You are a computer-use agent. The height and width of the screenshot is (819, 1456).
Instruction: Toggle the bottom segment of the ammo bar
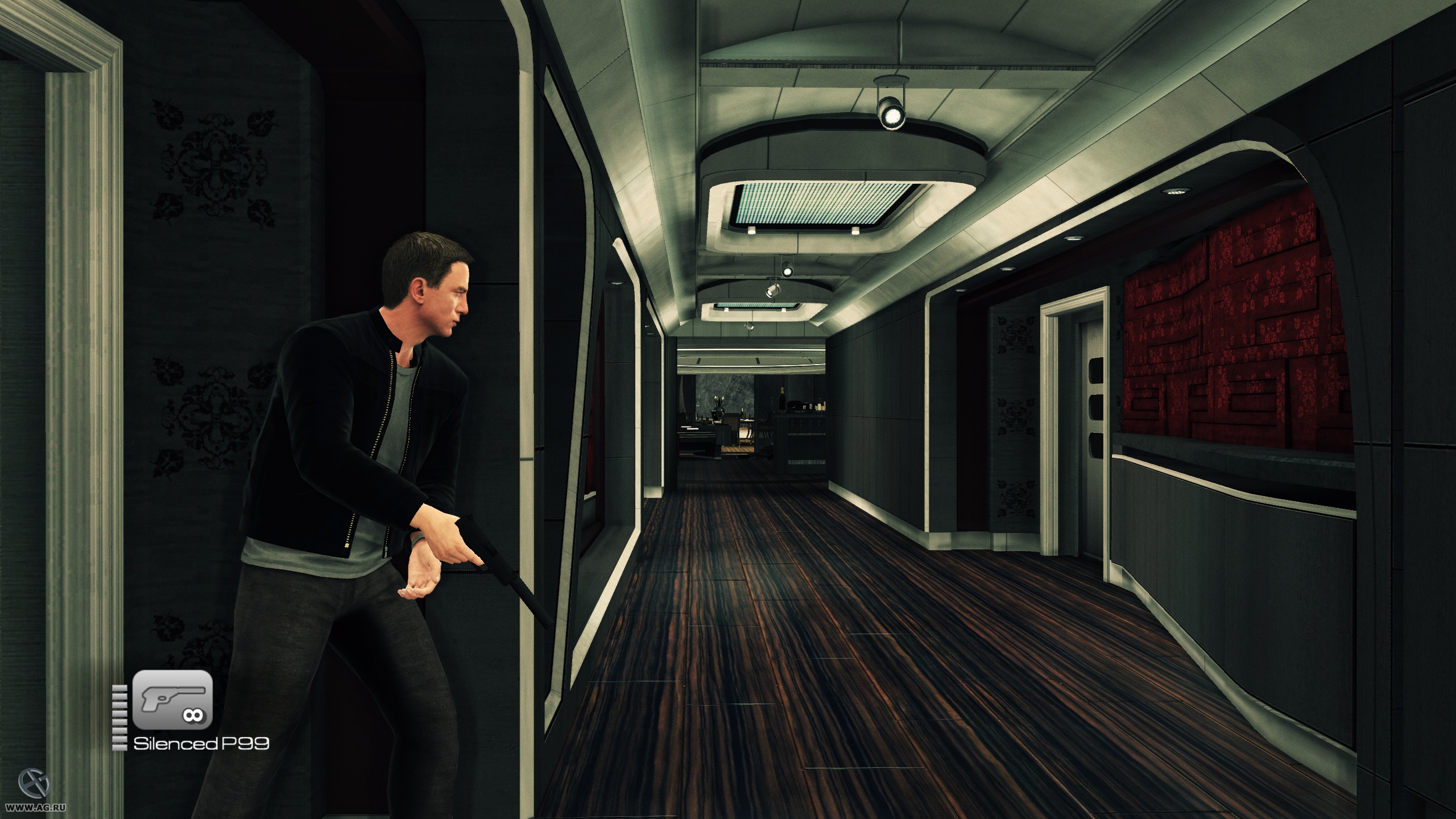[119, 747]
